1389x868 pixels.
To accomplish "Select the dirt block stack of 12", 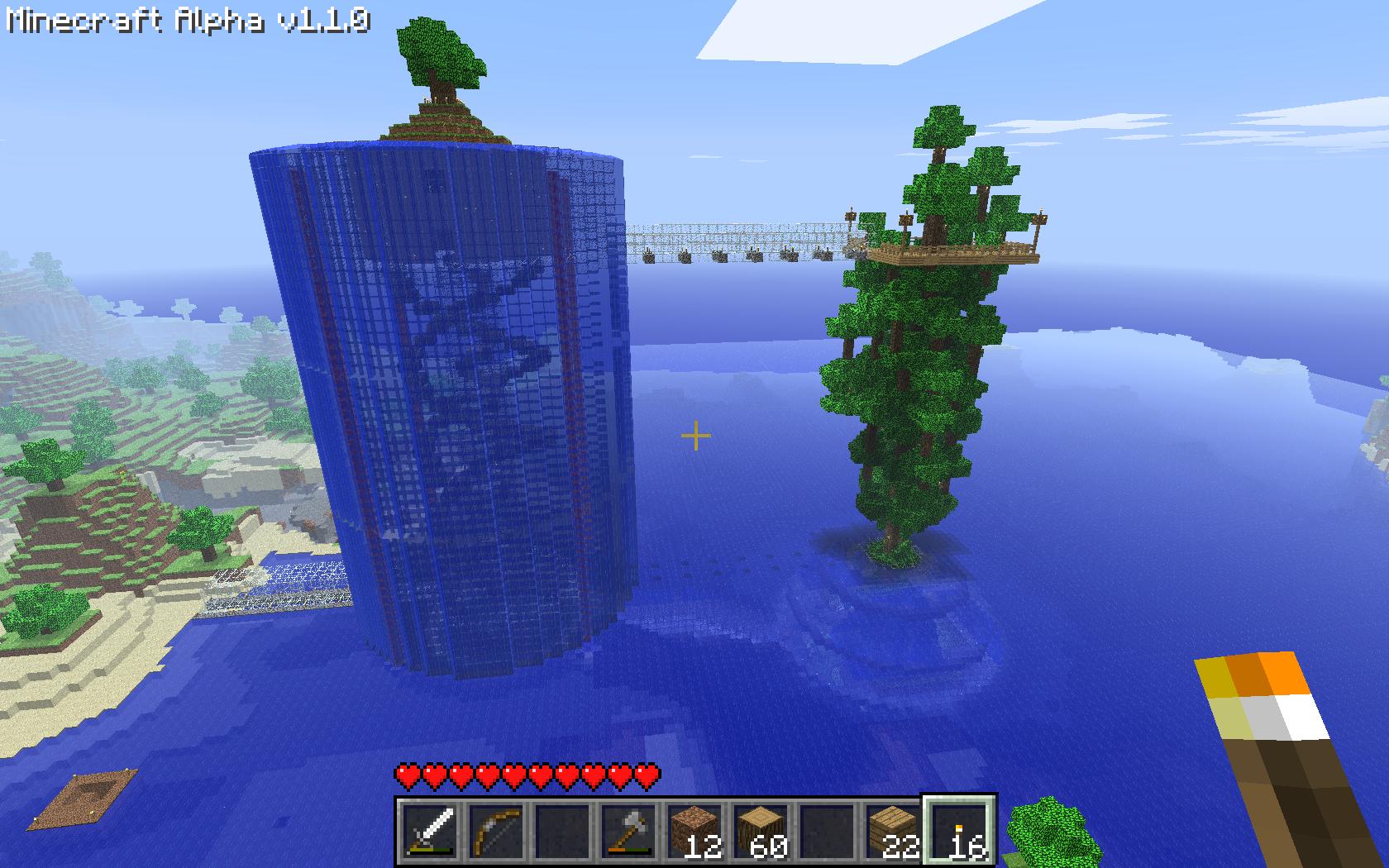I will (694, 829).
